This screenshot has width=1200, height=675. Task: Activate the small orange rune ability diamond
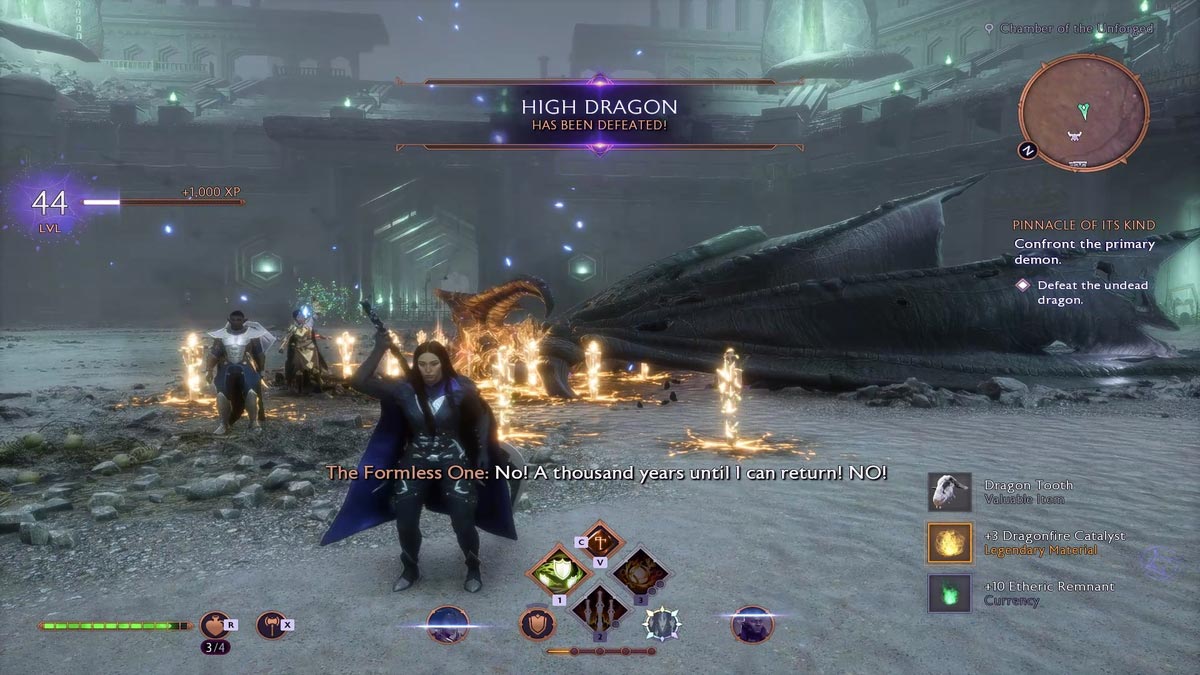click(x=598, y=541)
